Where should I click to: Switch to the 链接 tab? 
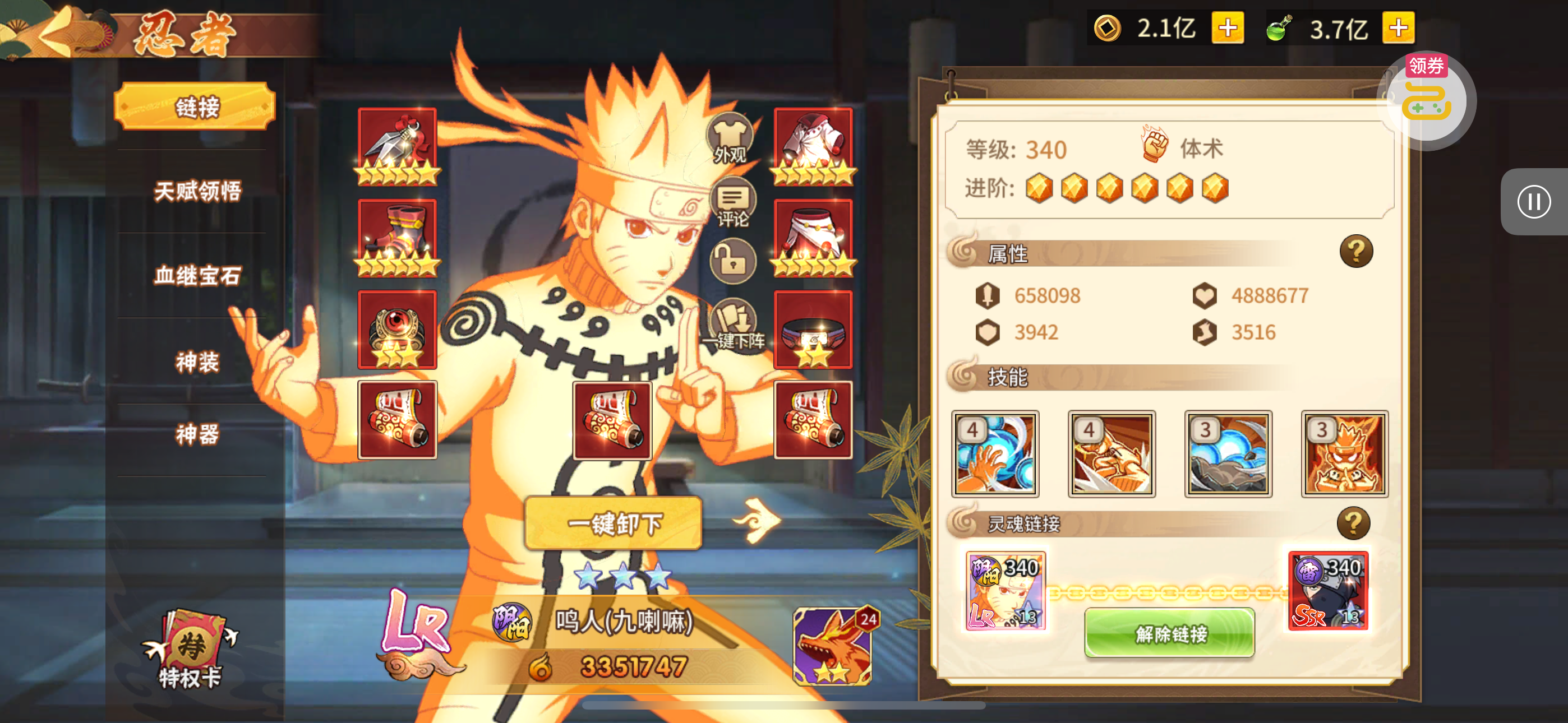click(x=195, y=107)
